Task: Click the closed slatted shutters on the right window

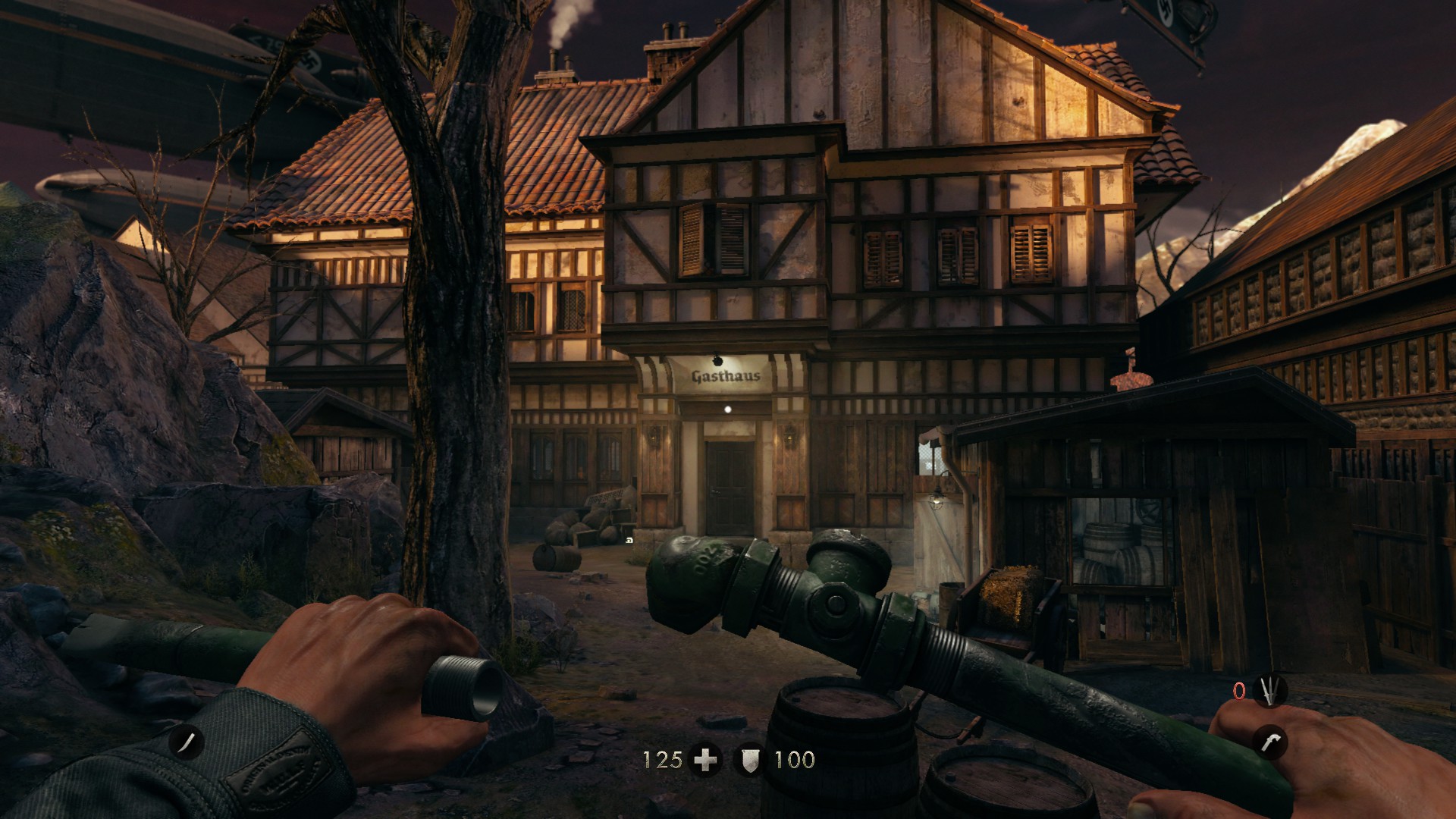Action: pyautogui.click(x=1031, y=254)
